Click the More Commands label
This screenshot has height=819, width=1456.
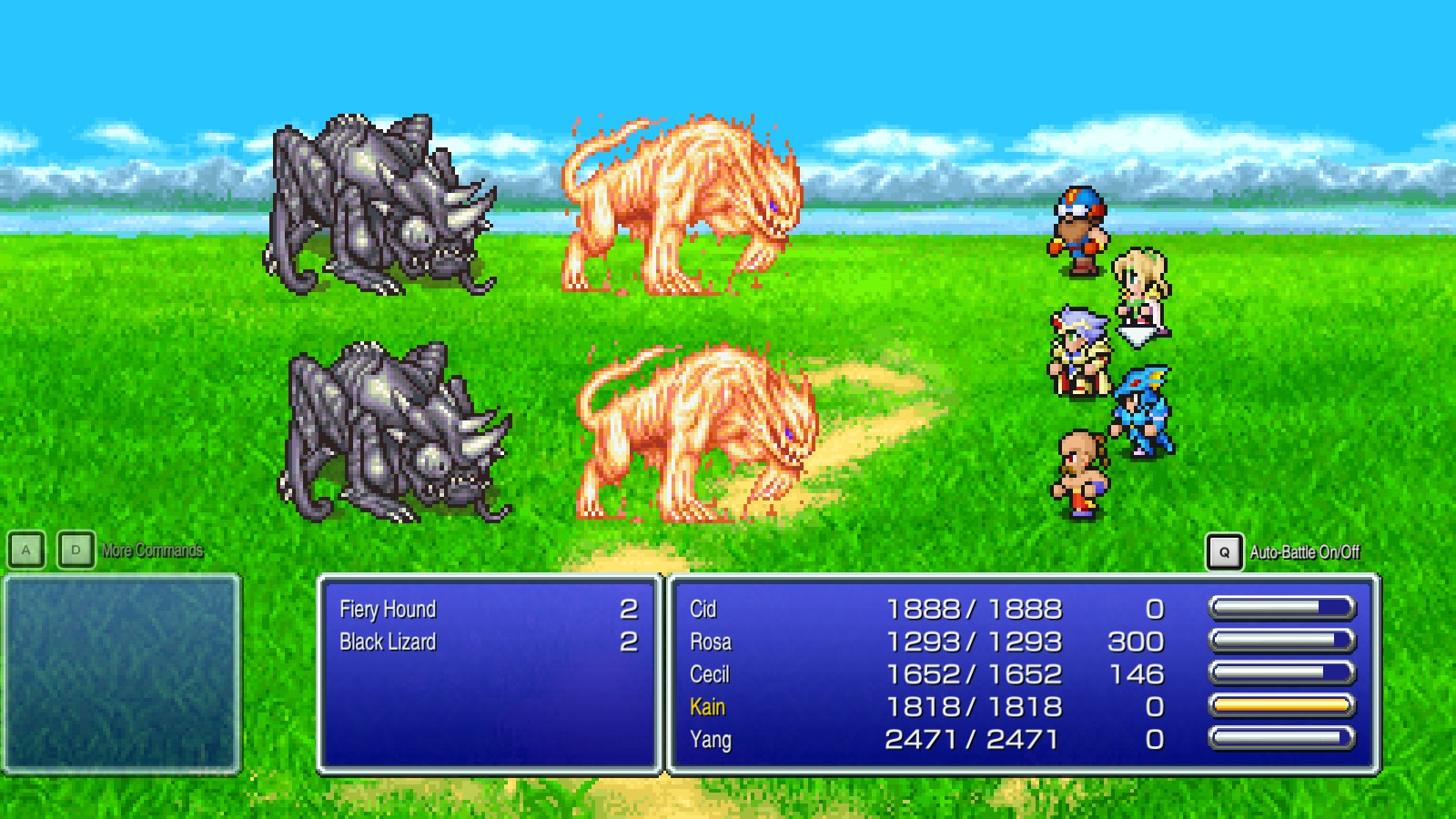(x=152, y=549)
